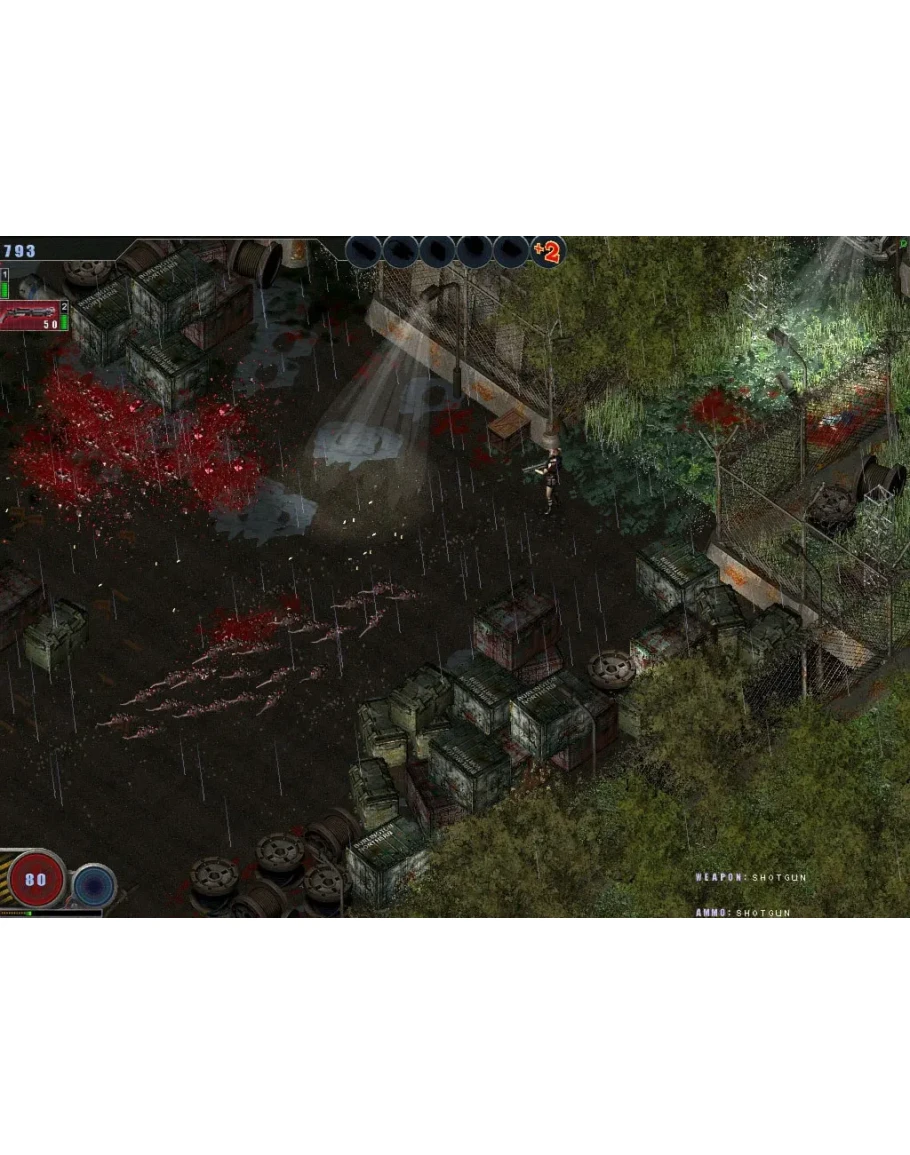
Task: Click the blue circular radar gauge
Action: coord(95,885)
